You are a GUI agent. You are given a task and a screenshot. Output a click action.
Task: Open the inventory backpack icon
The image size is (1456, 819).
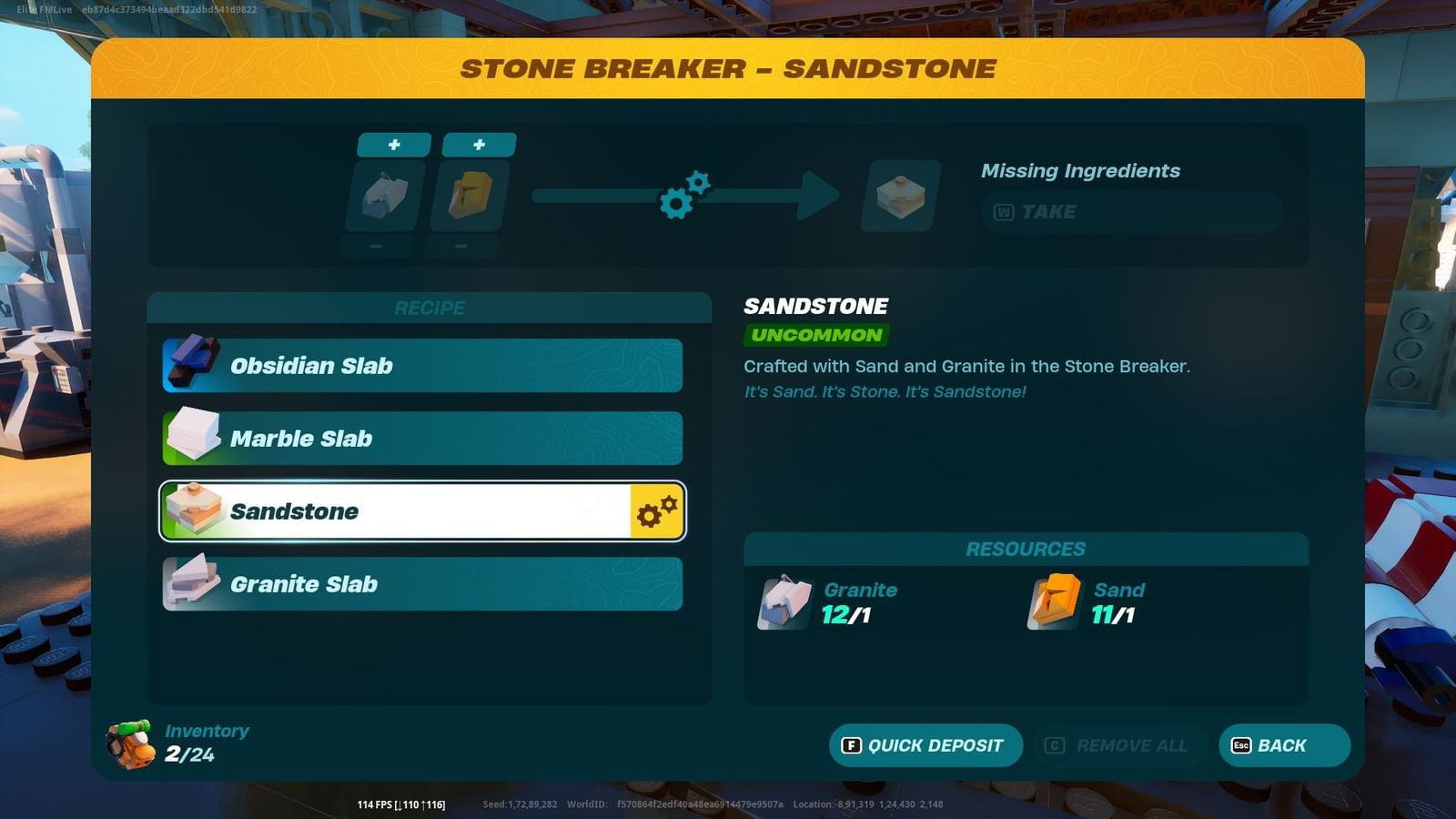click(130, 743)
